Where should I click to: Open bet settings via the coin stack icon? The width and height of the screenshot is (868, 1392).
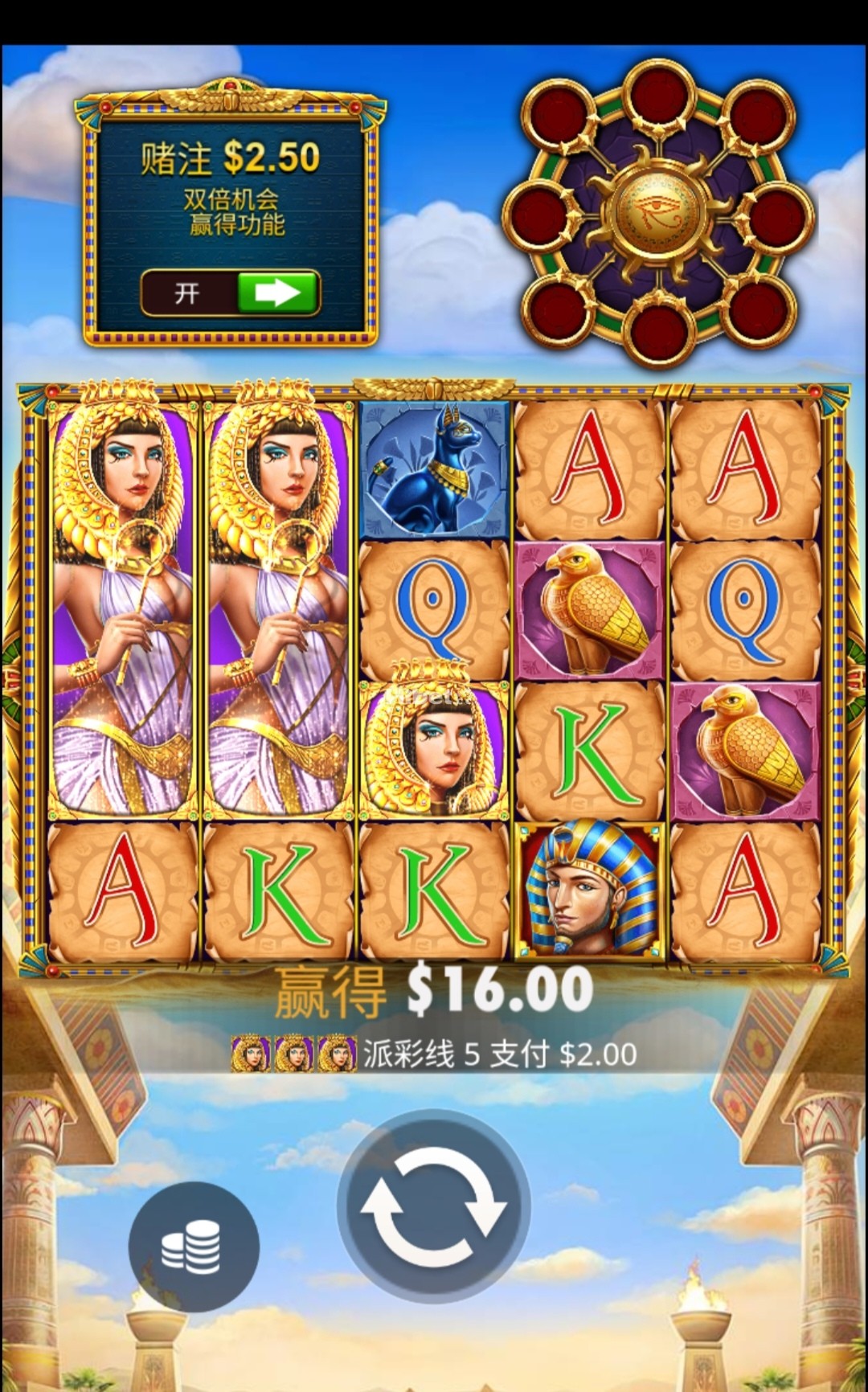[193, 1247]
